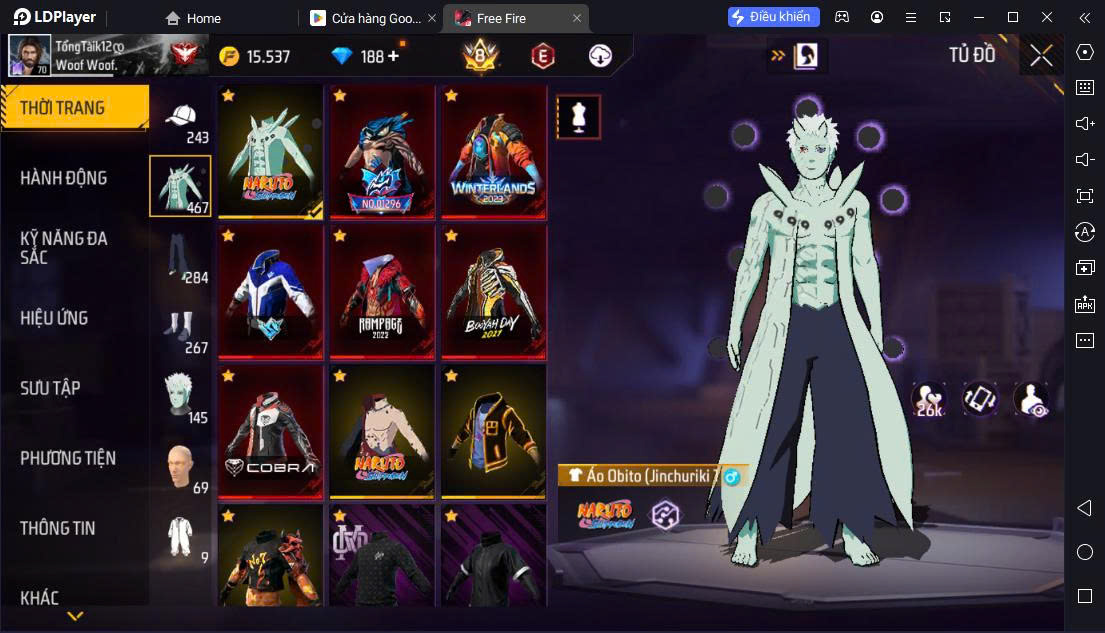Toggle the mannequin preview icon

[x=578, y=117]
